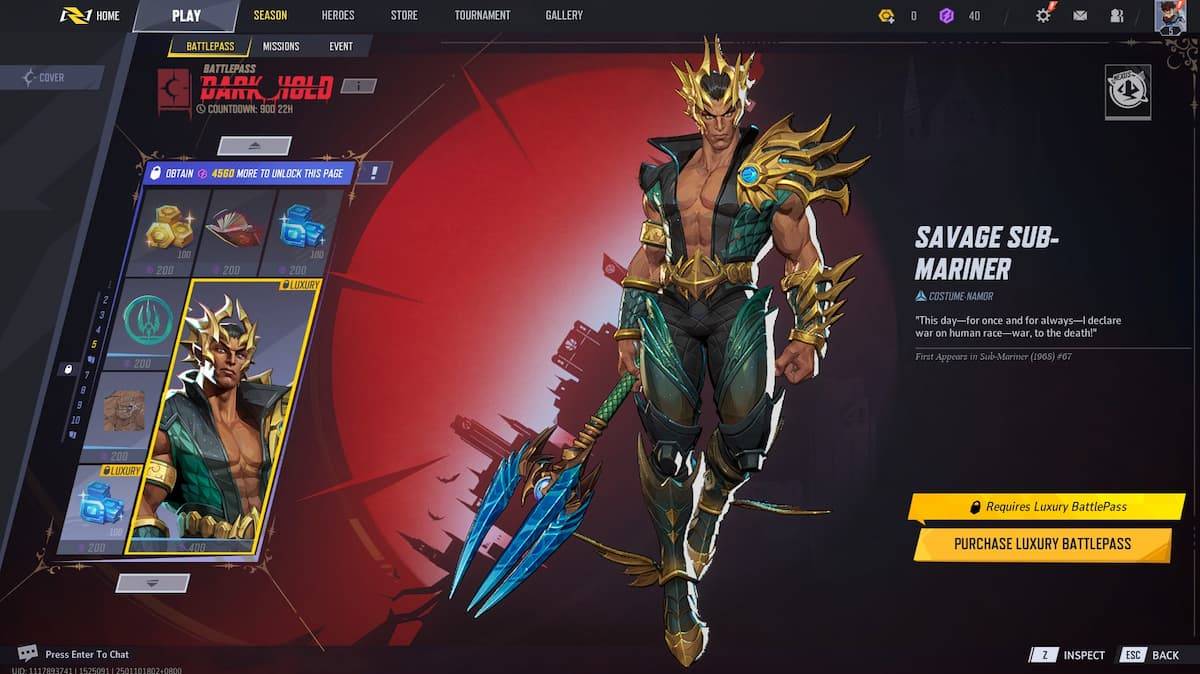Screen dimensions: 1200x674
Task: Go to the next battlepass page using down arrow
Action: click(x=152, y=582)
